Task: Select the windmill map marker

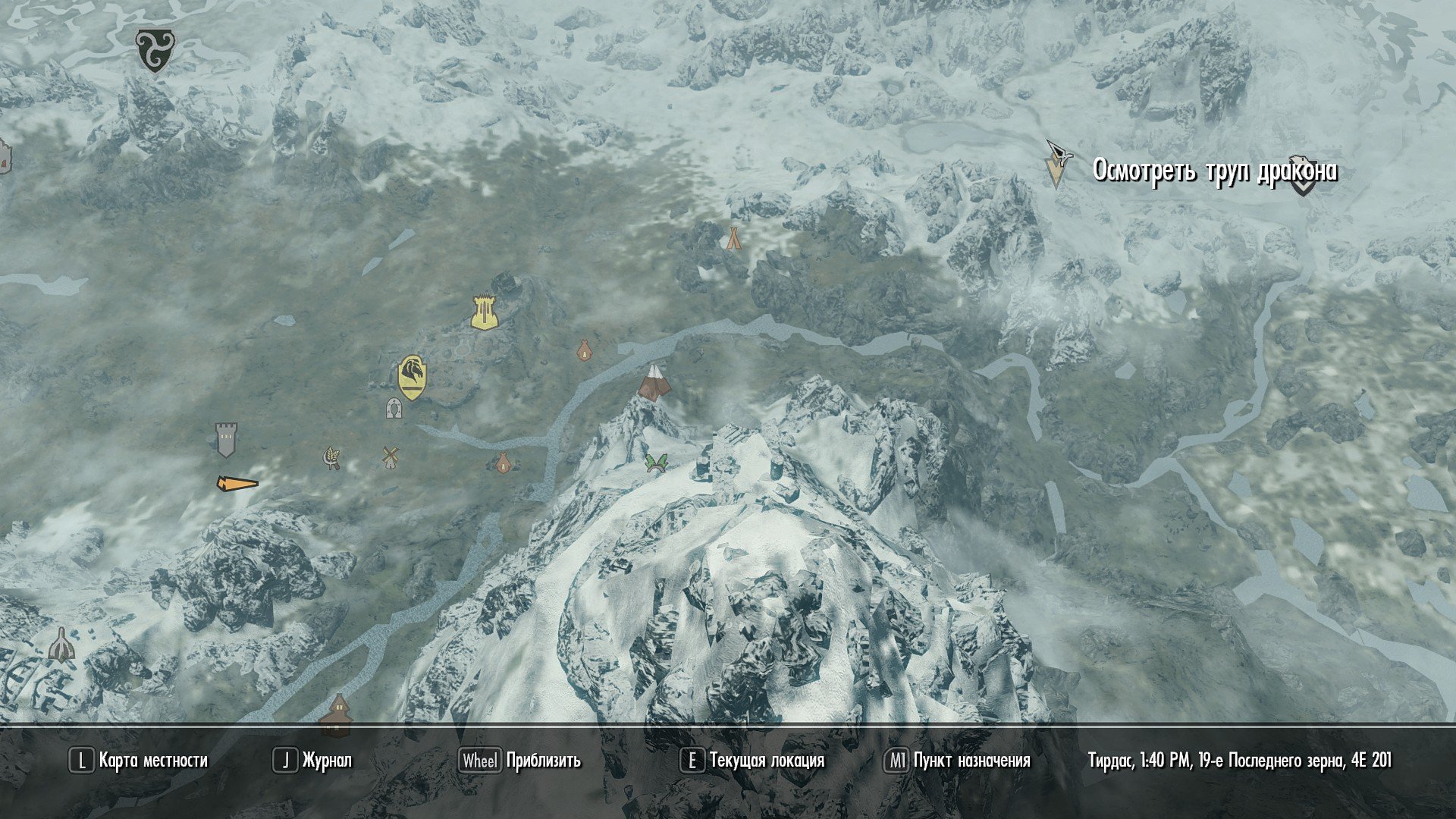Action: click(x=390, y=457)
